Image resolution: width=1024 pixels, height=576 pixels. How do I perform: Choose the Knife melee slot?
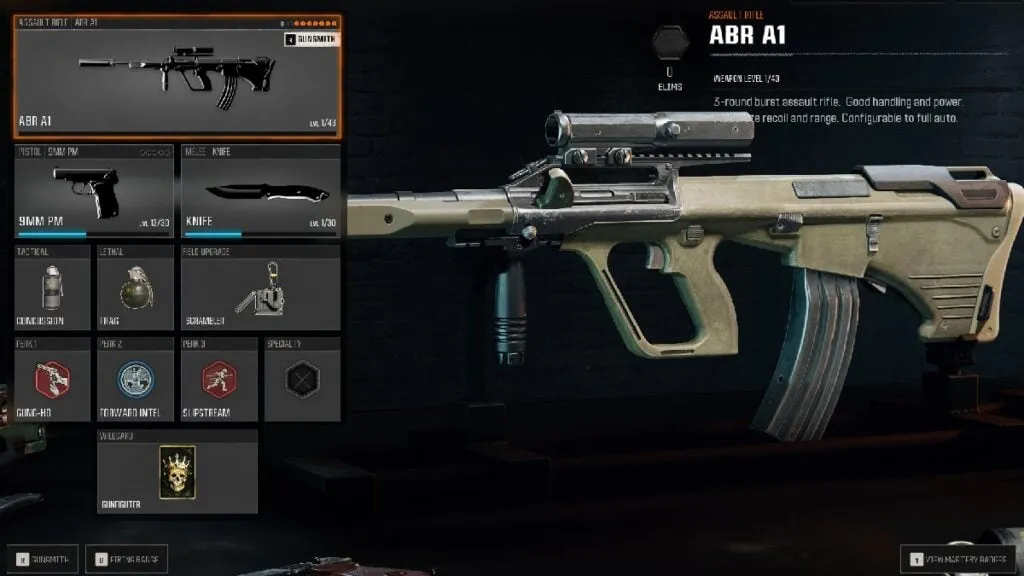click(x=260, y=191)
